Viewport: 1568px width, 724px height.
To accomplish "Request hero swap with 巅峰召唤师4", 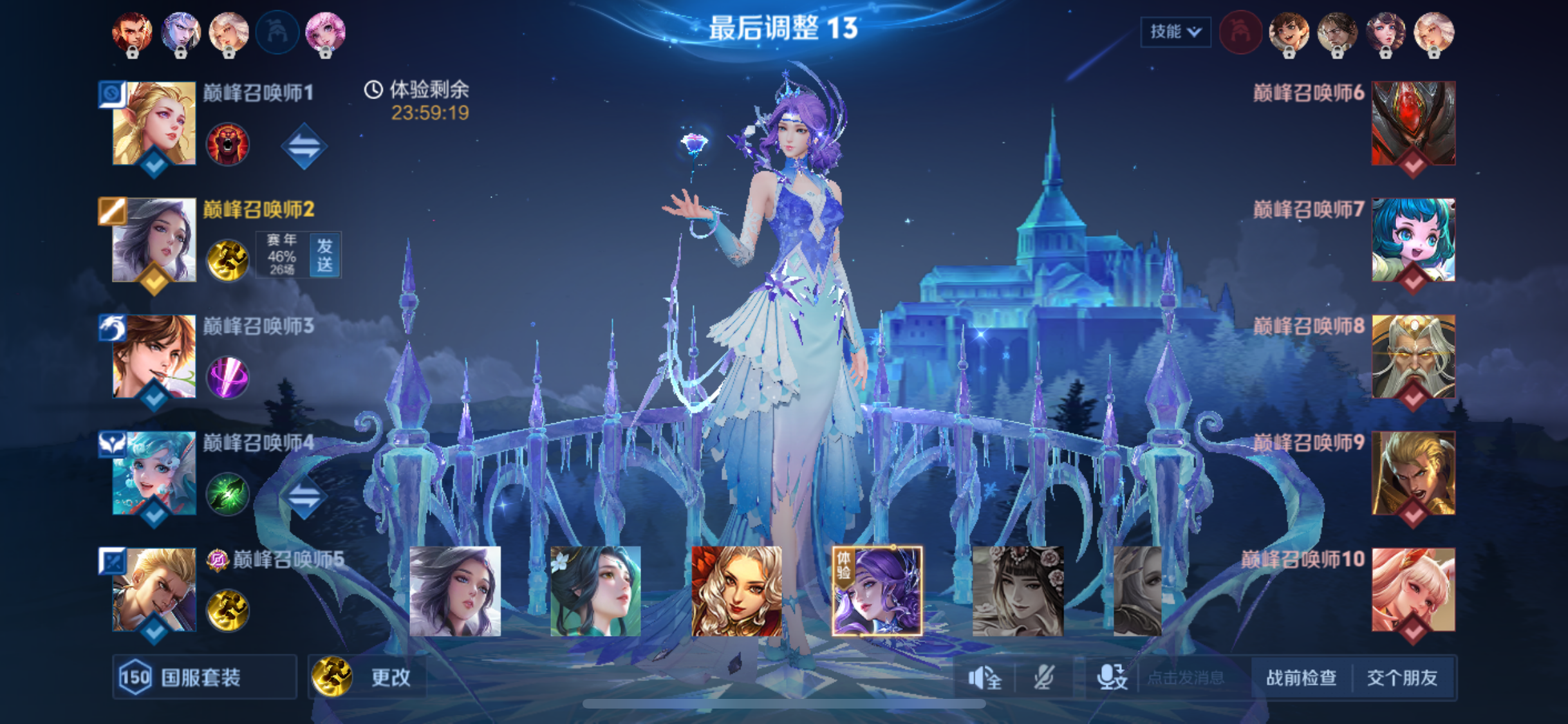I will pyautogui.click(x=304, y=496).
